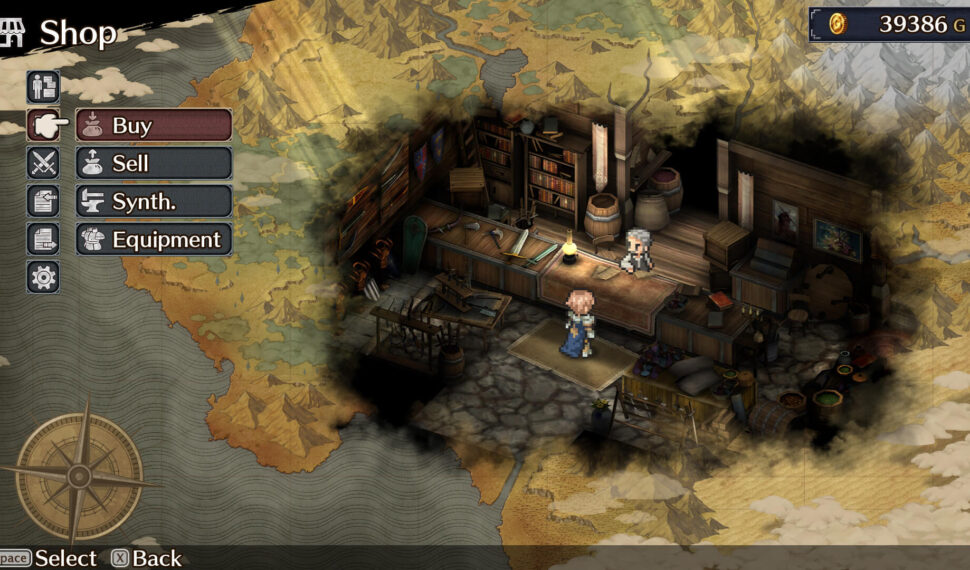Open settings via the gear icon
The height and width of the screenshot is (570, 970).
[43, 277]
